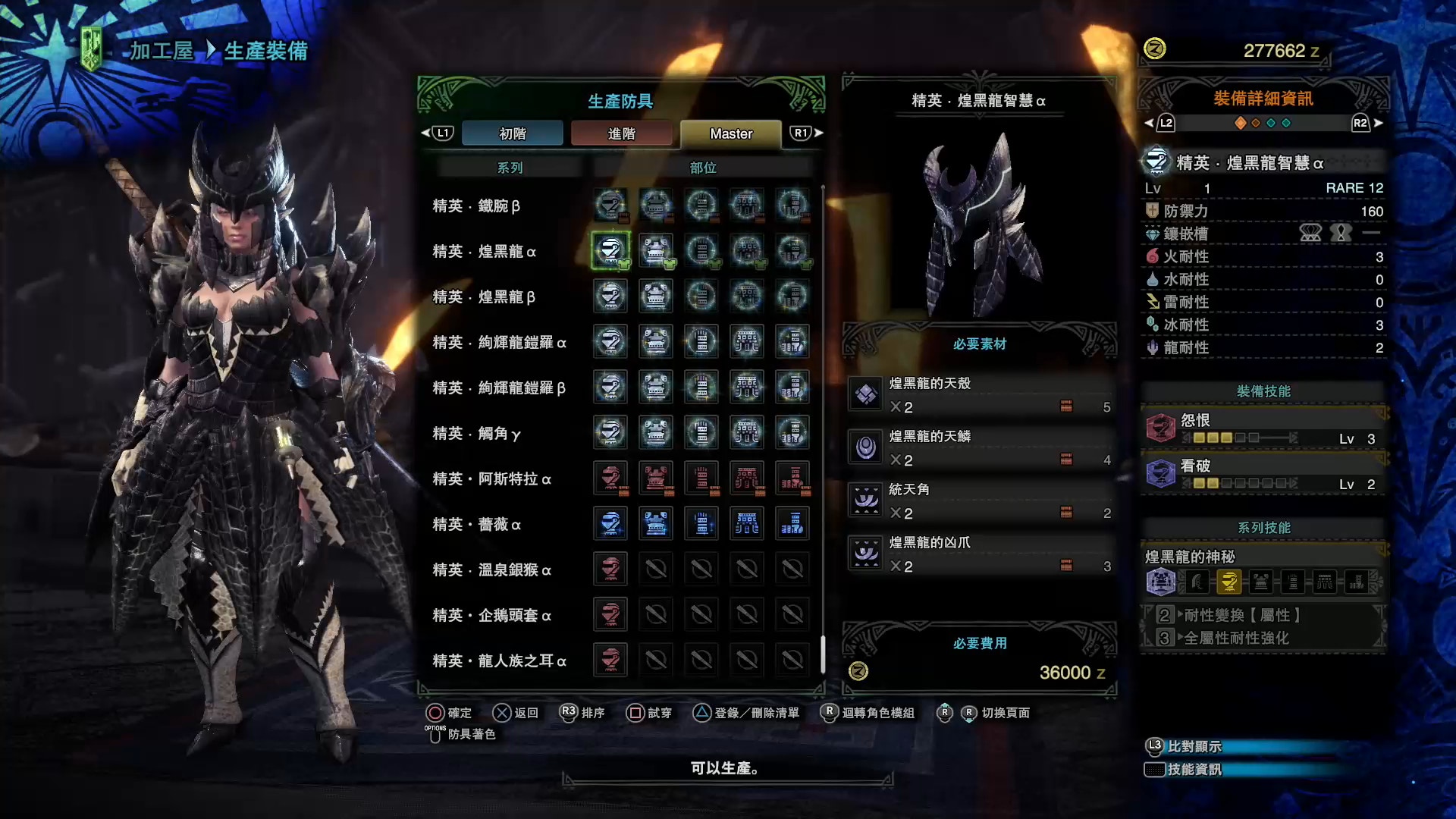Select the Master rank tab

[731, 133]
